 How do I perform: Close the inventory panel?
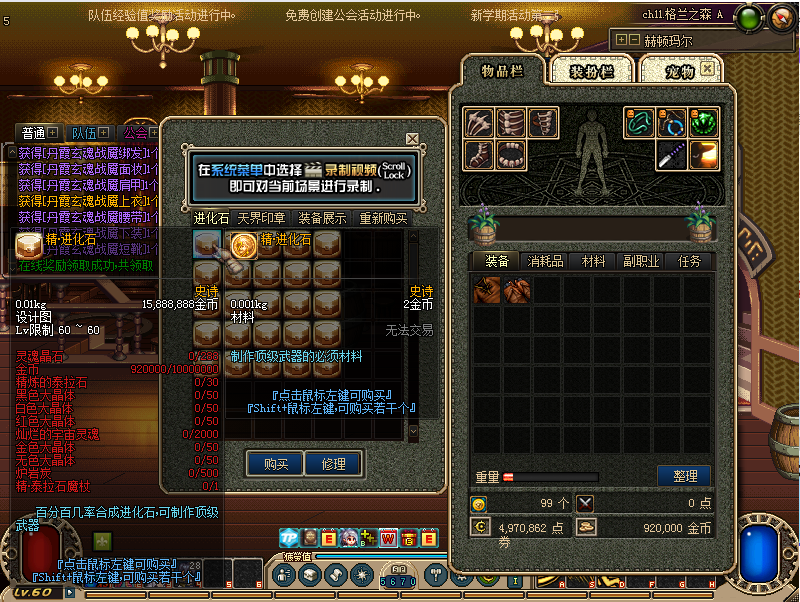[x=708, y=69]
